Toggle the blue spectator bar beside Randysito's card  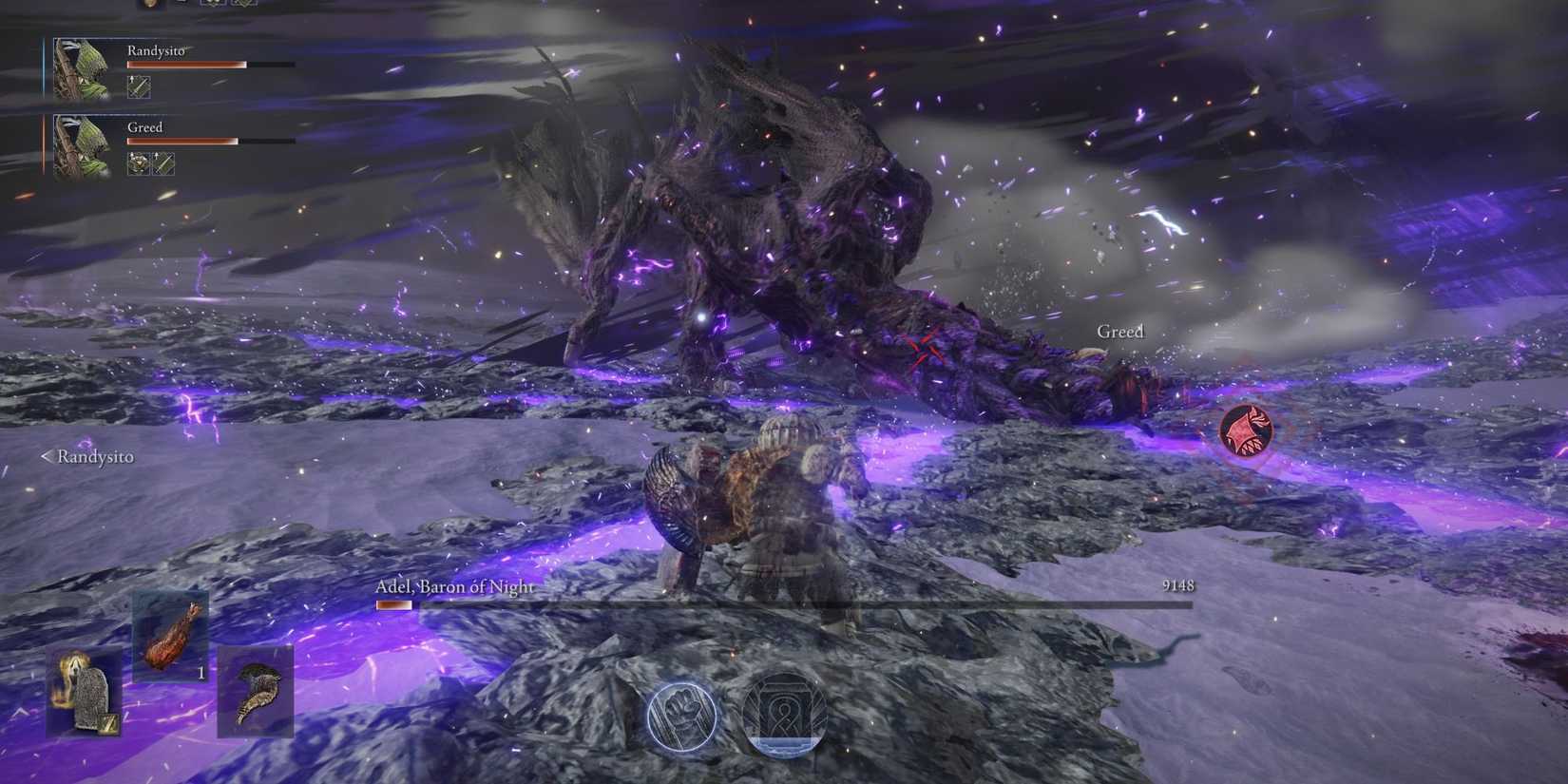coord(42,65)
